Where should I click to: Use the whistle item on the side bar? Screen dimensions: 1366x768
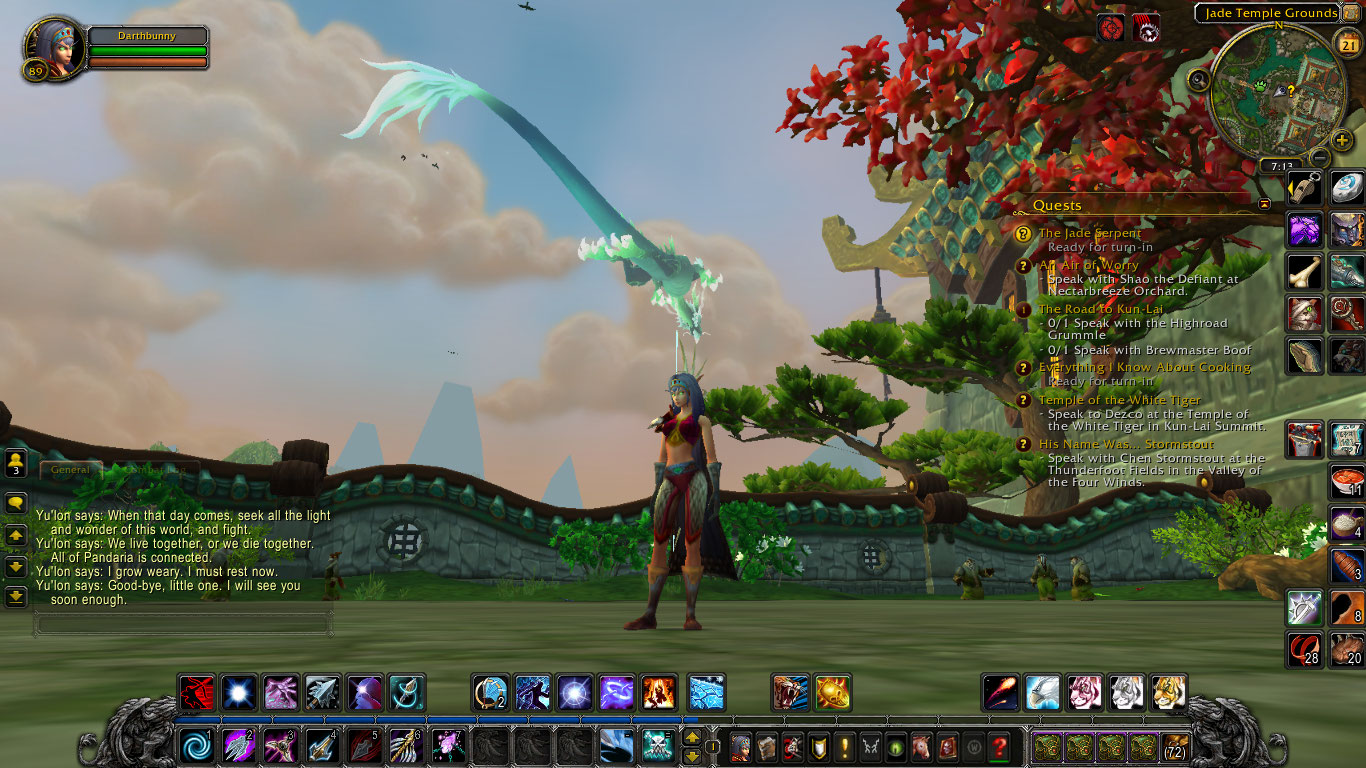[1304, 189]
